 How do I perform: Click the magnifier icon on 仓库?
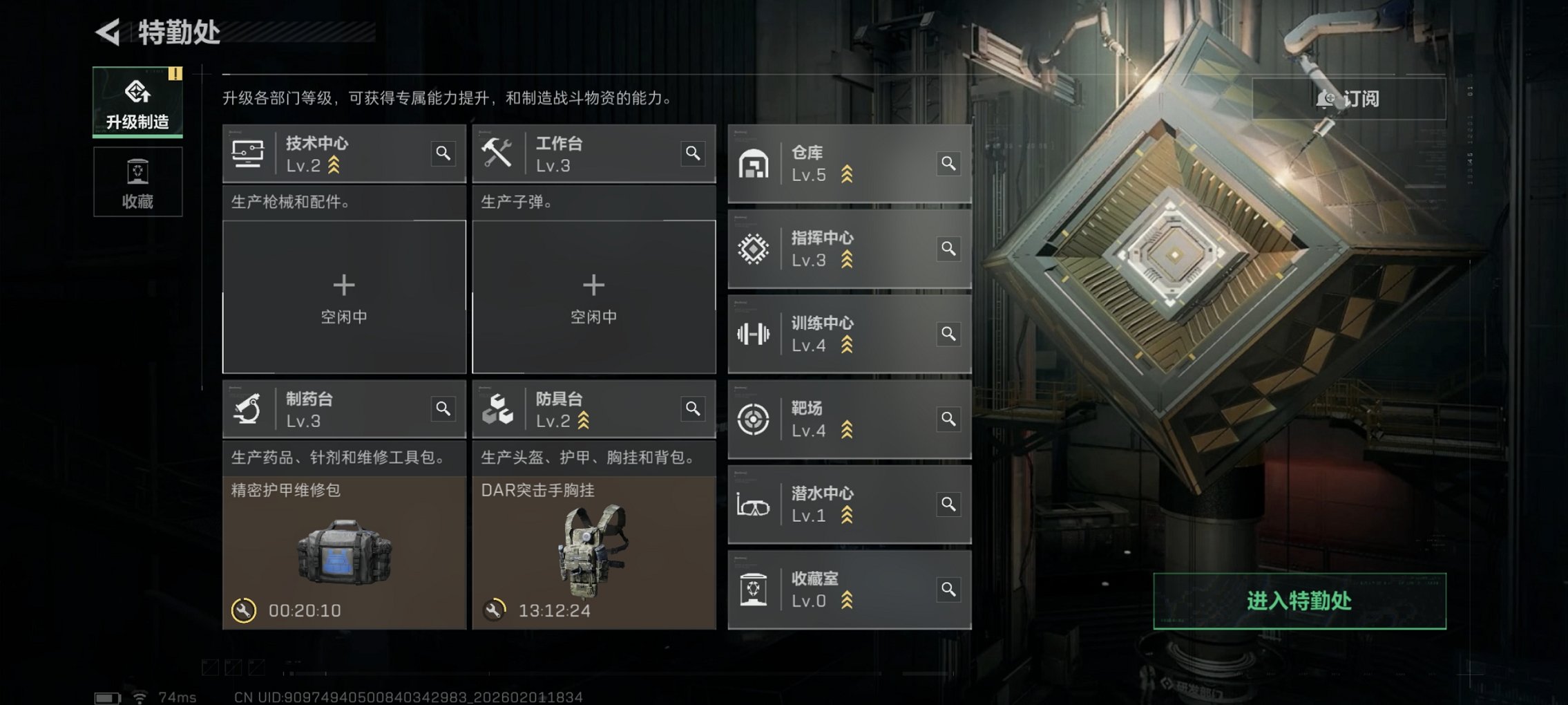(949, 164)
